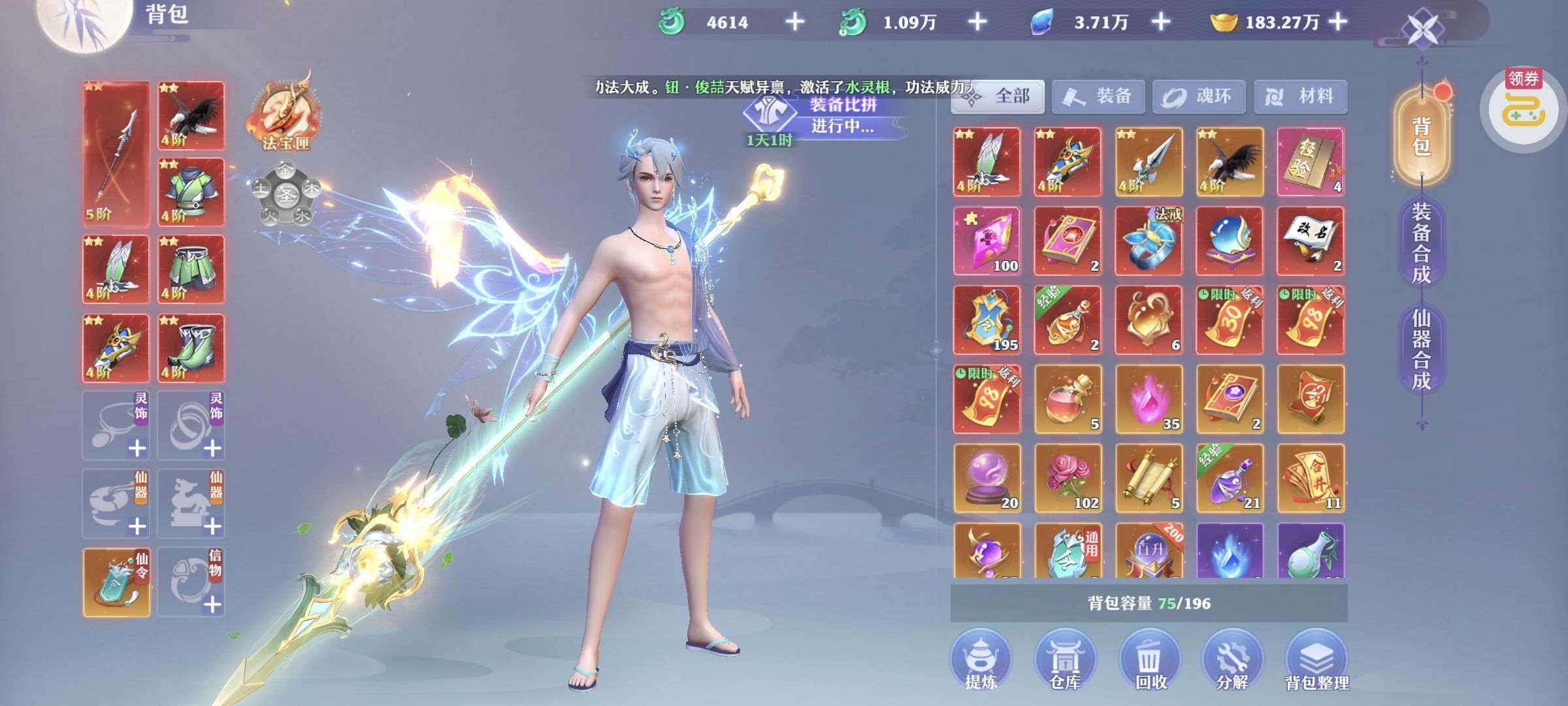Close the backpack screen

[1423, 29]
